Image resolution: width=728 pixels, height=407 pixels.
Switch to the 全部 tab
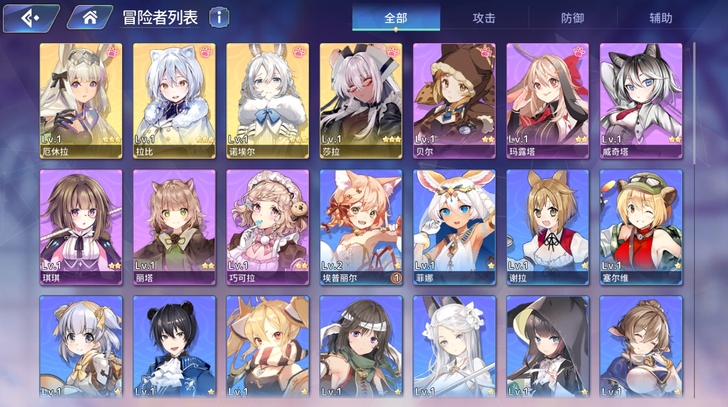396,18
